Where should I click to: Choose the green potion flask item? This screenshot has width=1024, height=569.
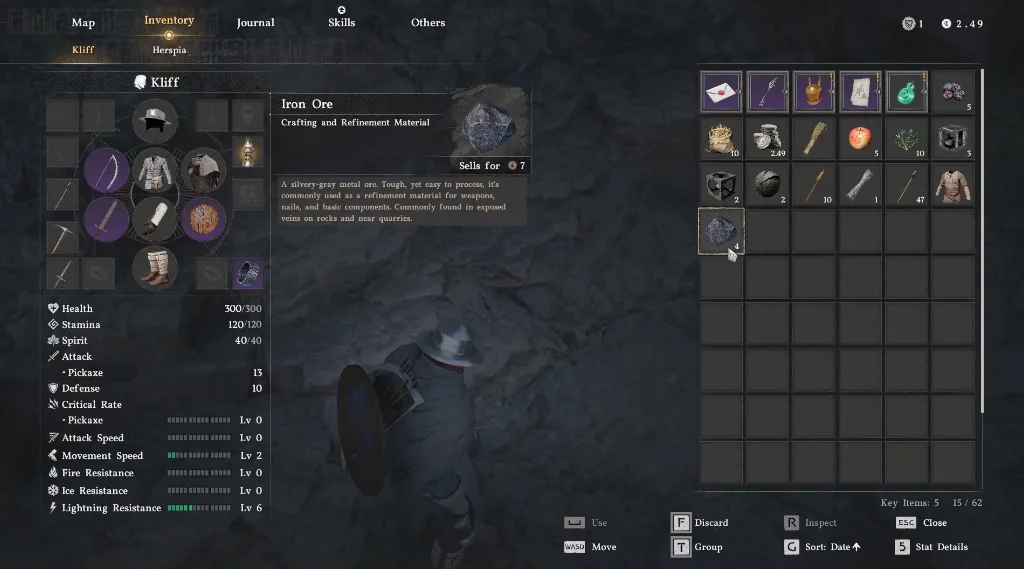906,92
